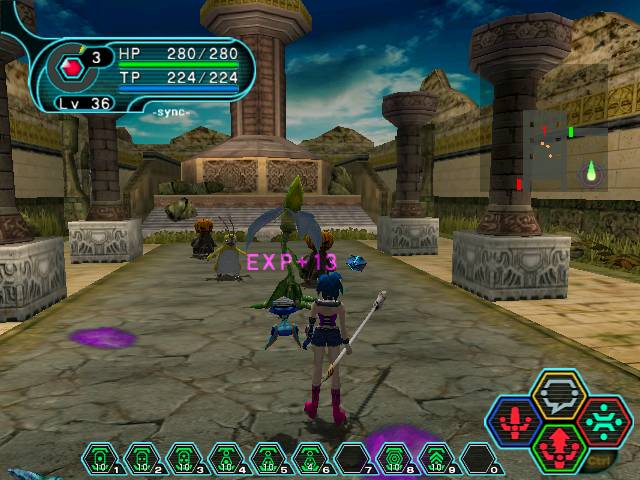This screenshot has width=640, height=480.
Task: Activate the ring icon in slot 8
Action: pos(394,459)
